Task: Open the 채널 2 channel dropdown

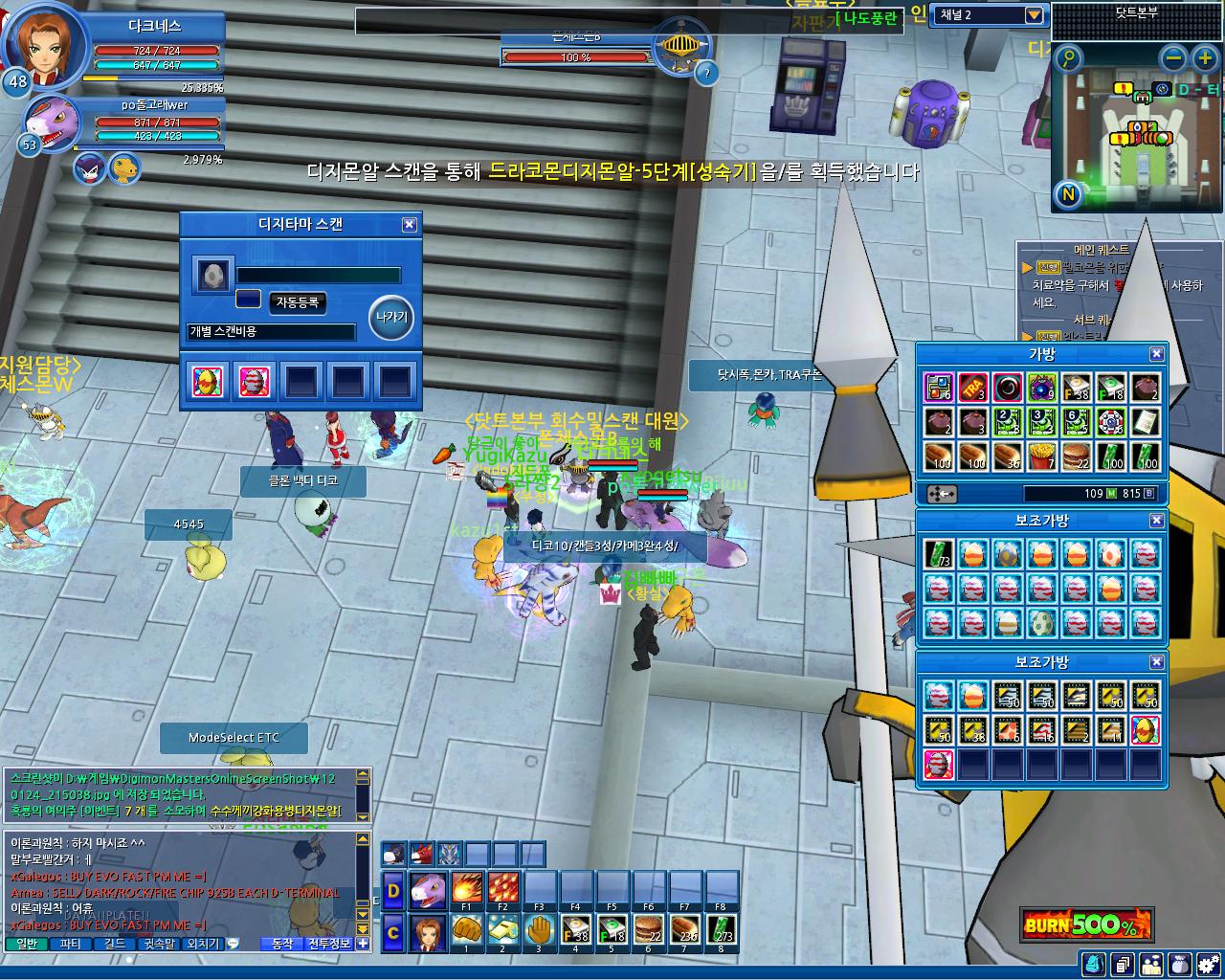Action: coord(1034,15)
